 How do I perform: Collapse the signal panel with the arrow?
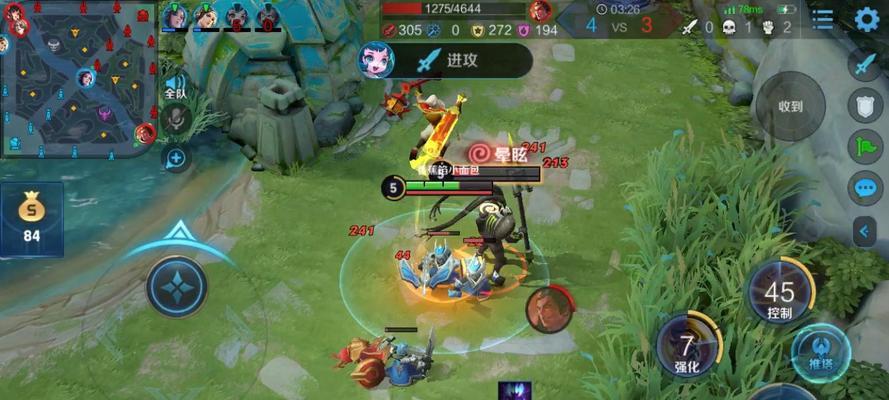pos(865,231)
